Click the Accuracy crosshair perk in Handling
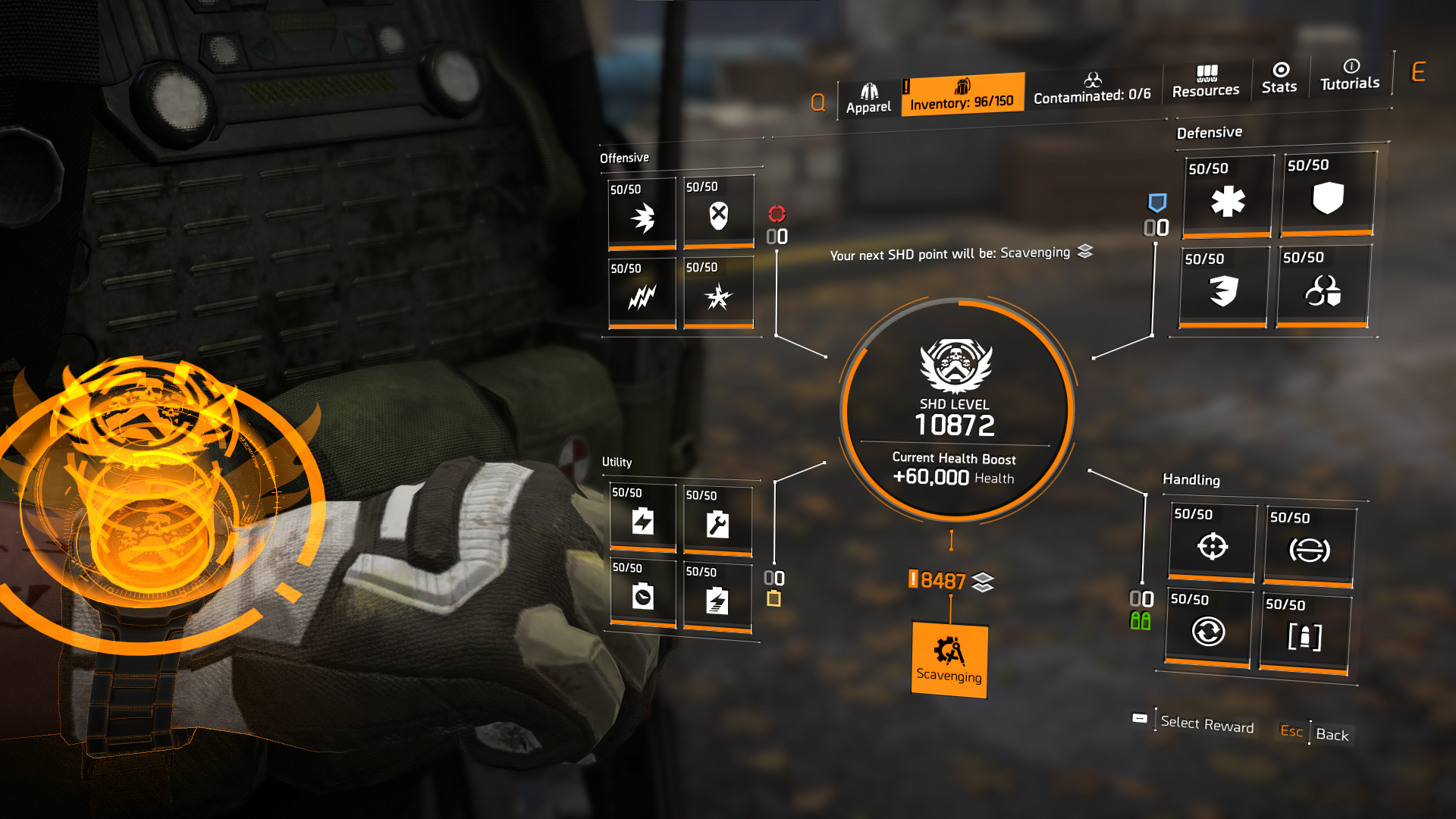This screenshot has height=819, width=1456. [x=1210, y=544]
